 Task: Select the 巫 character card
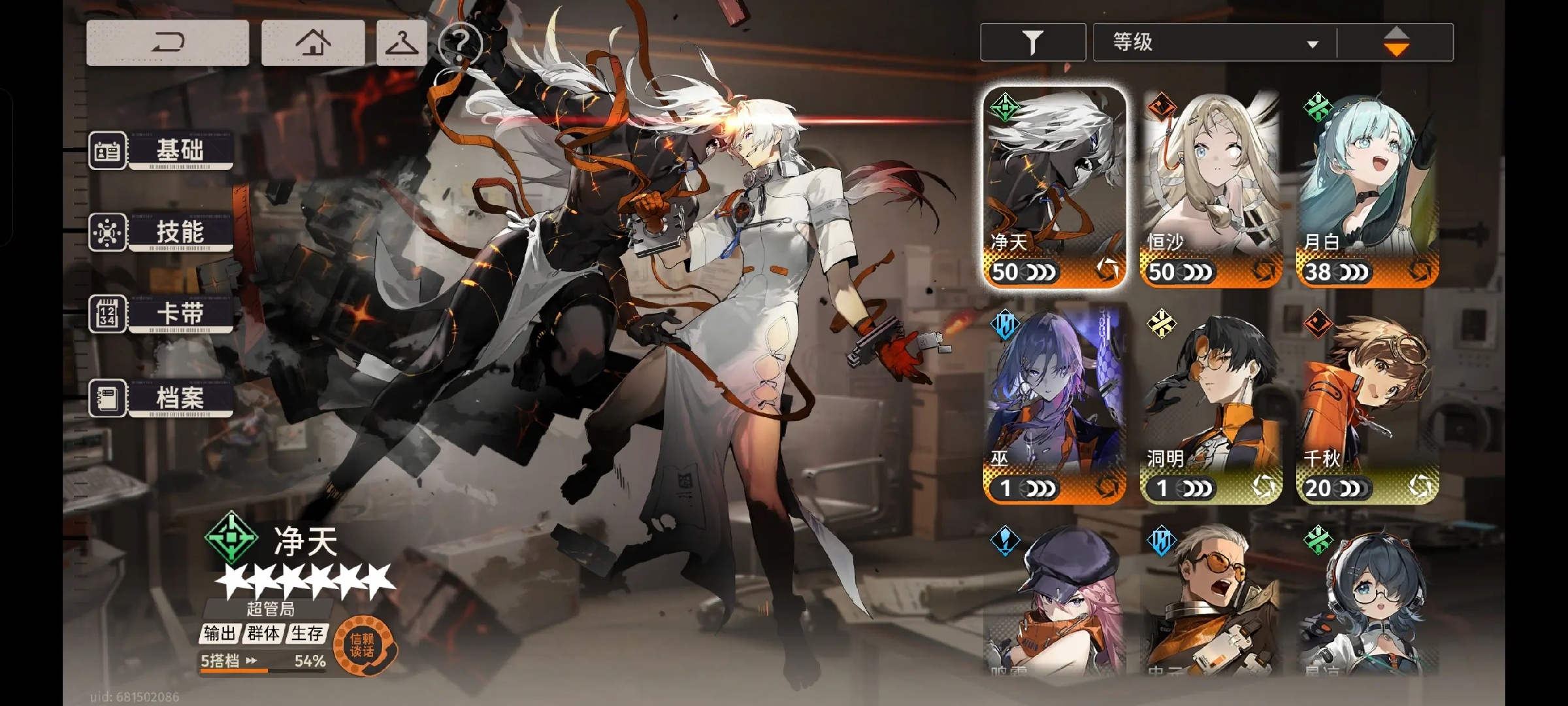(x=1054, y=405)
